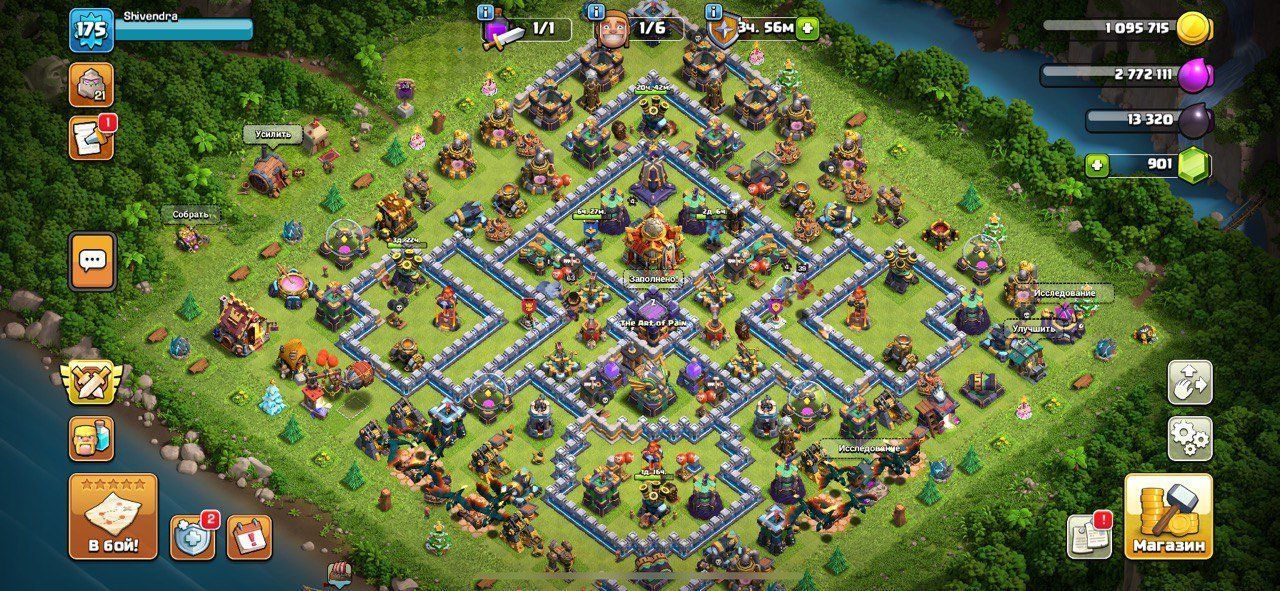This screenshot has height=591, width=1280.
Task: Click the green plus beside the shield timer
Action: coord(807,28)
